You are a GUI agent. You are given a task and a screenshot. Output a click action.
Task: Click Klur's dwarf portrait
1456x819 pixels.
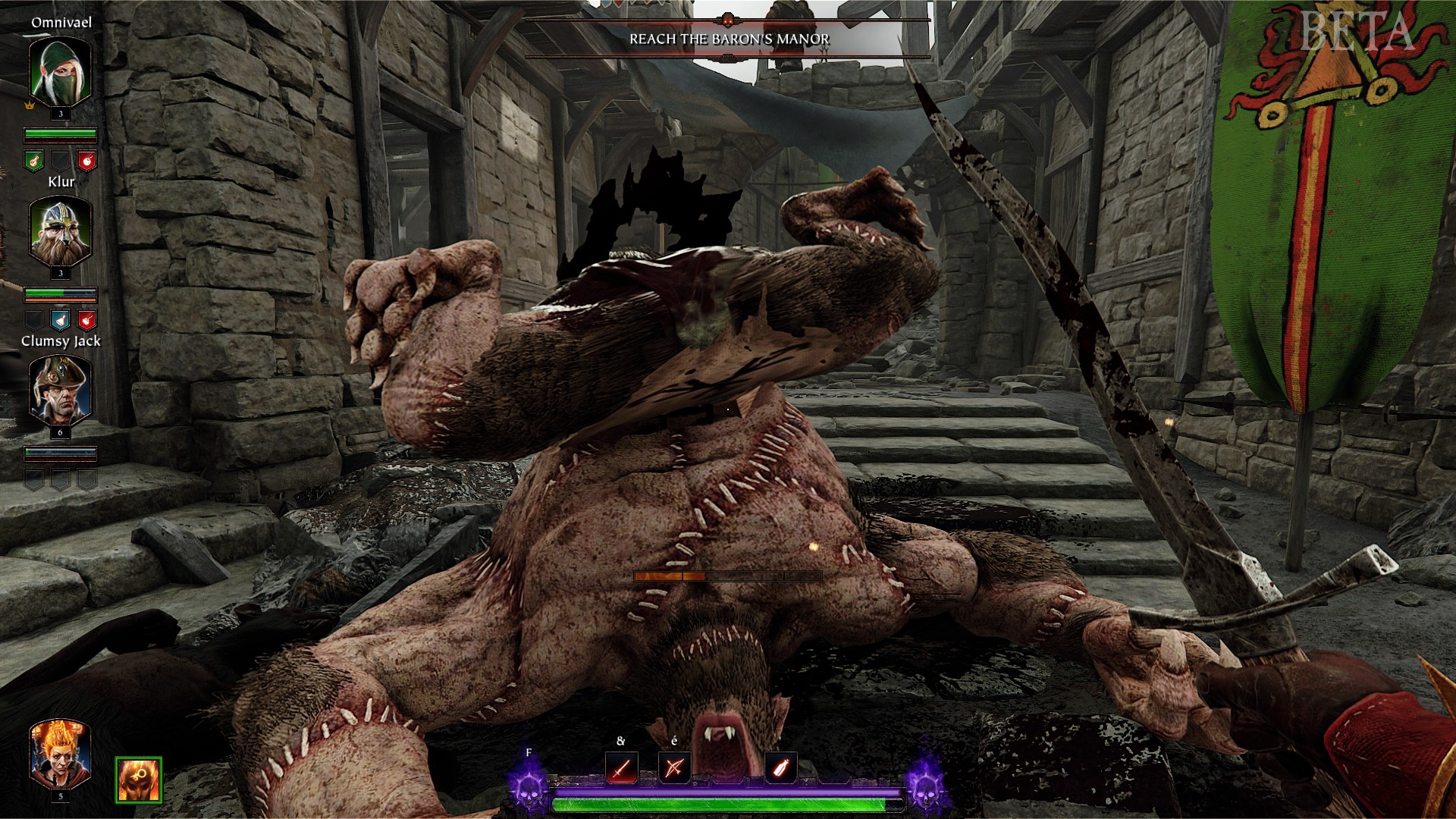(60, 230)
